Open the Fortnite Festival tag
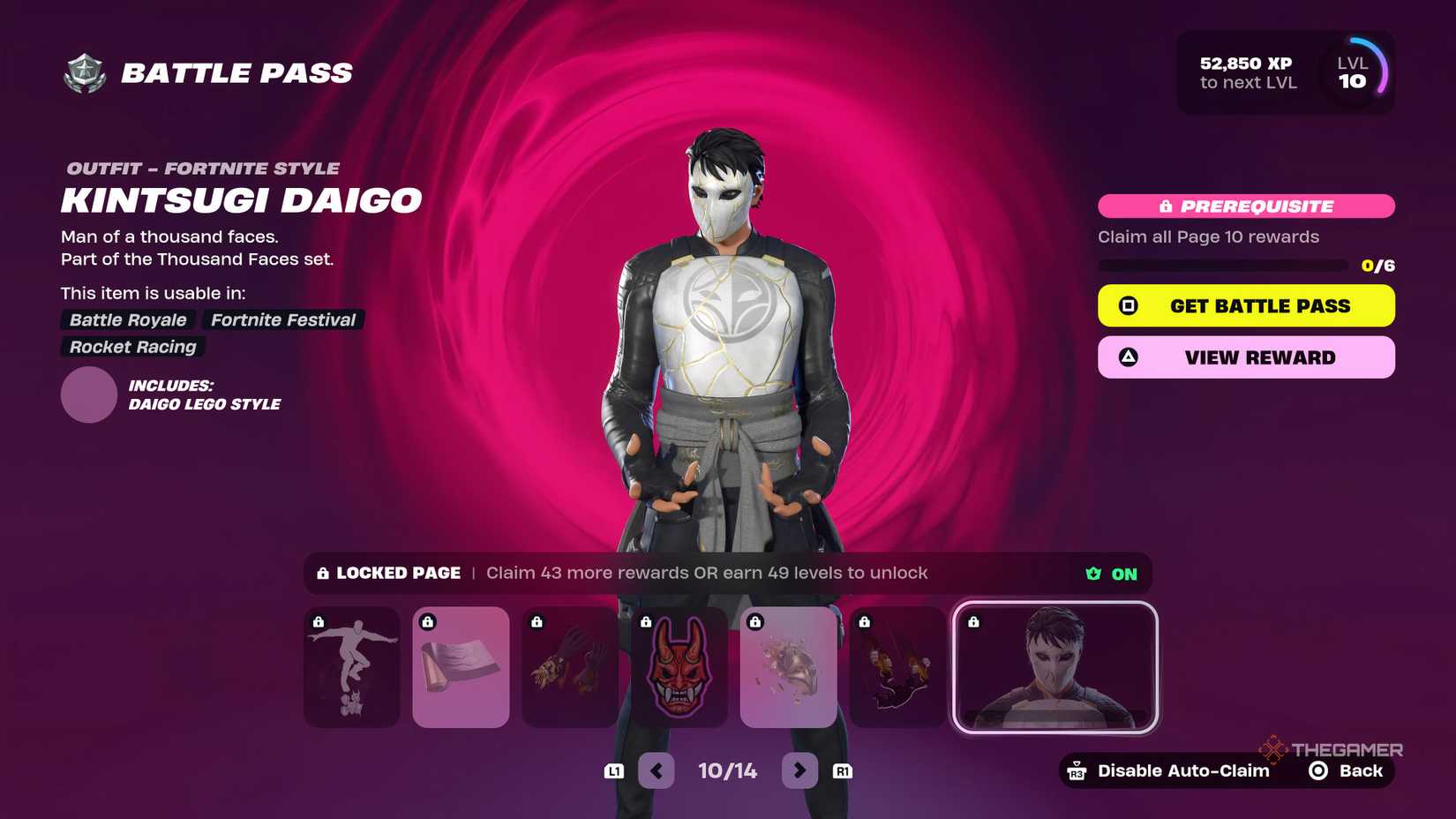Image resolution: width=1456 pixels, height=819 pixels. [x=281, y=319]
